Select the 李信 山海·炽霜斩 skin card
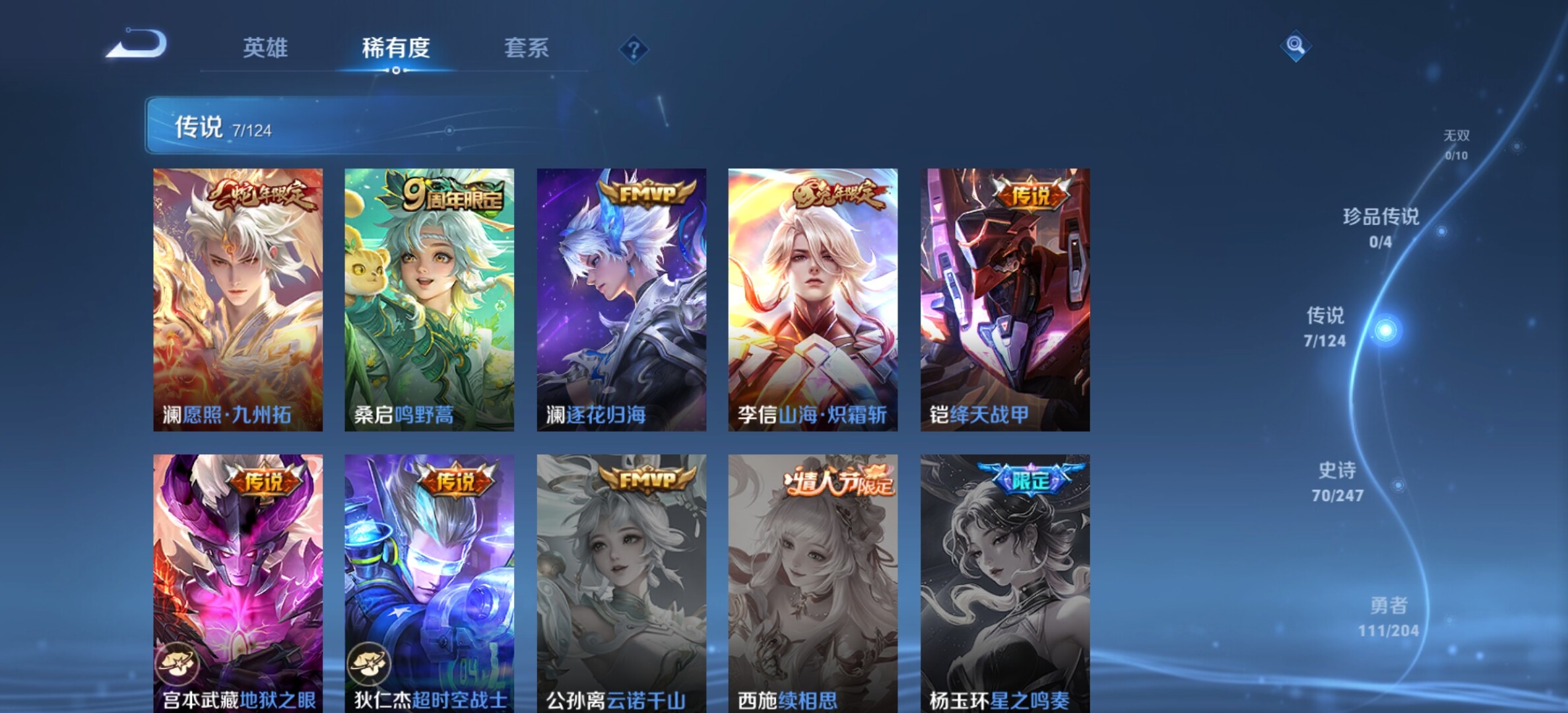This screenshot has height=713, width=1568. [x=812, y=299]
